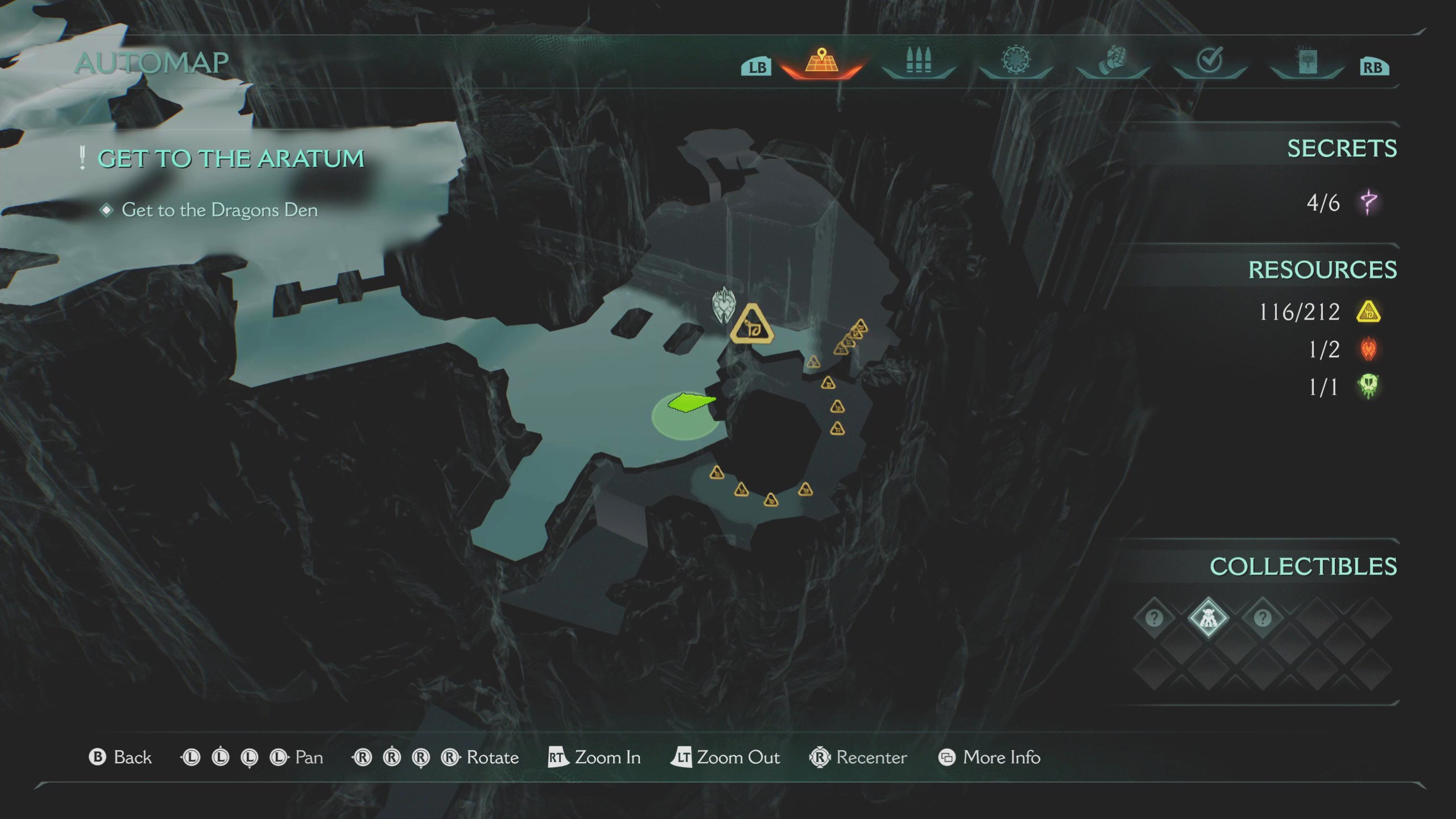Click the GET TO THE ARATUM quest title

click(x=232, y=158)
